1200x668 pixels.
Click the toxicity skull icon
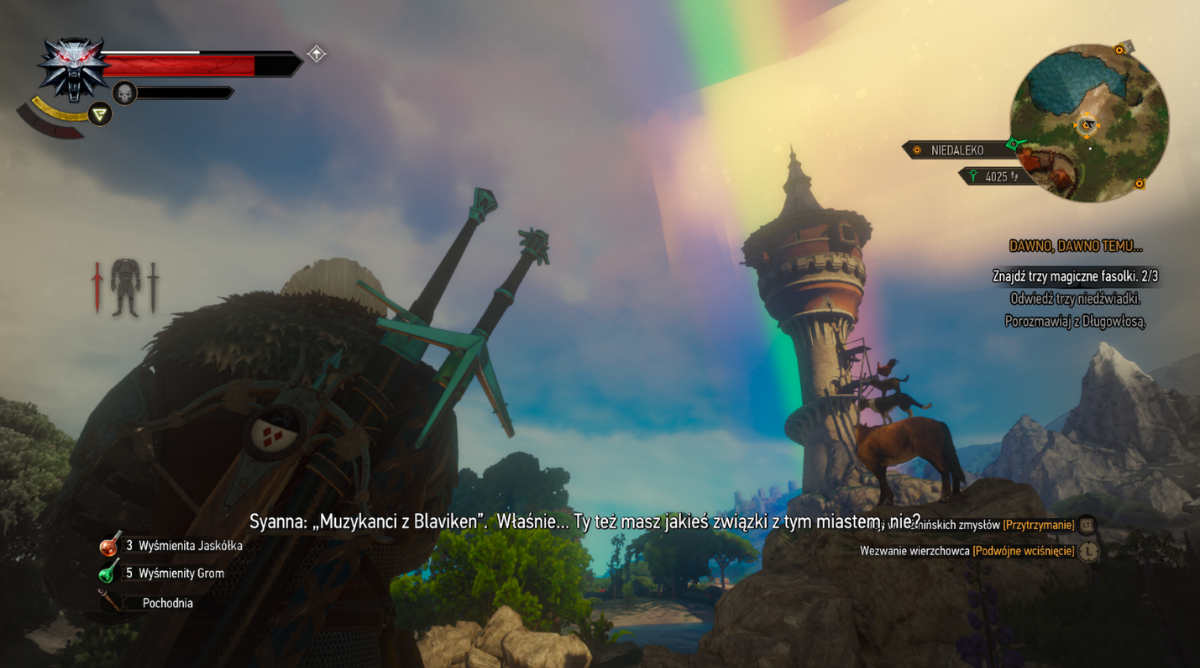point(124,92)
